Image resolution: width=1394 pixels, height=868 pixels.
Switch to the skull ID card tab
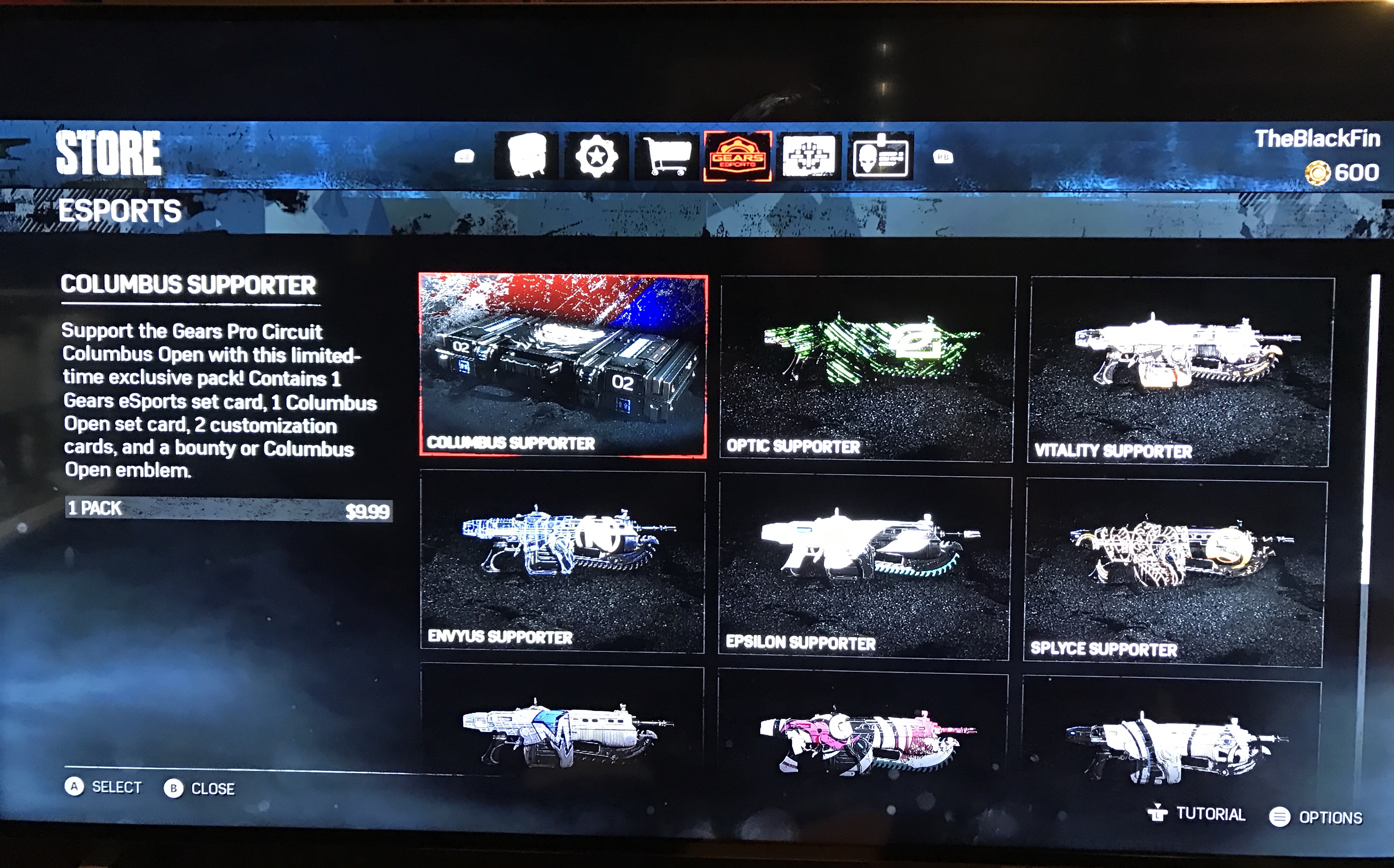point(880,156)
